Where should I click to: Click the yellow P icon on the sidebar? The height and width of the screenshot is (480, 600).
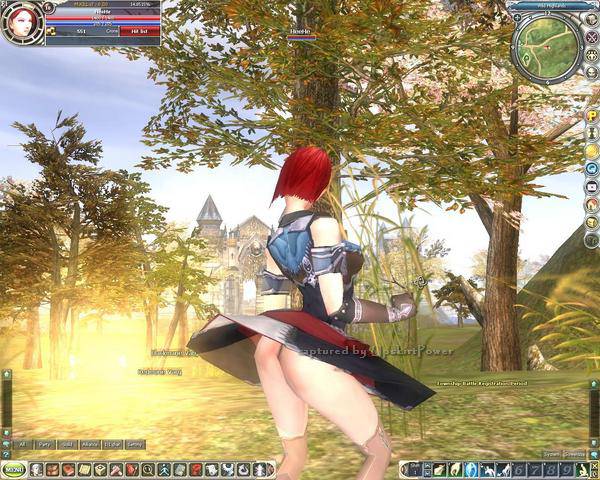[592, 116]
